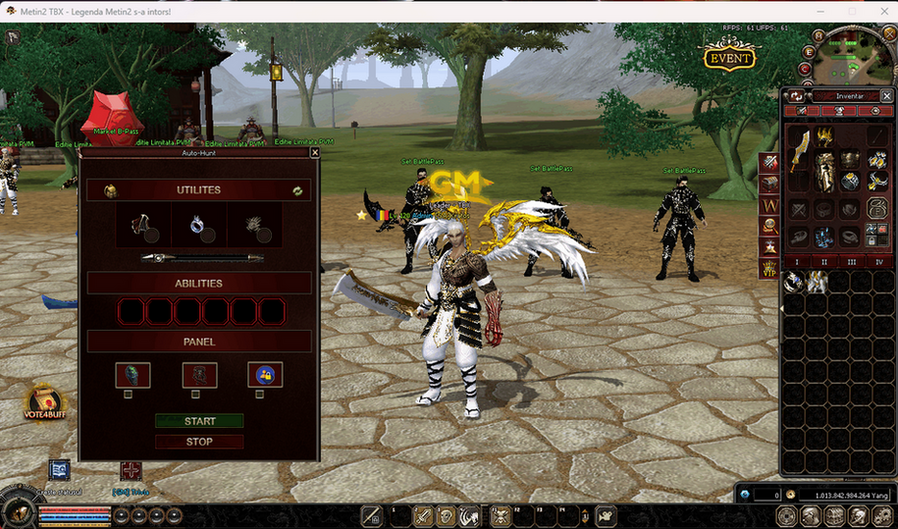Open the treasure chest side button

[769, 184]
